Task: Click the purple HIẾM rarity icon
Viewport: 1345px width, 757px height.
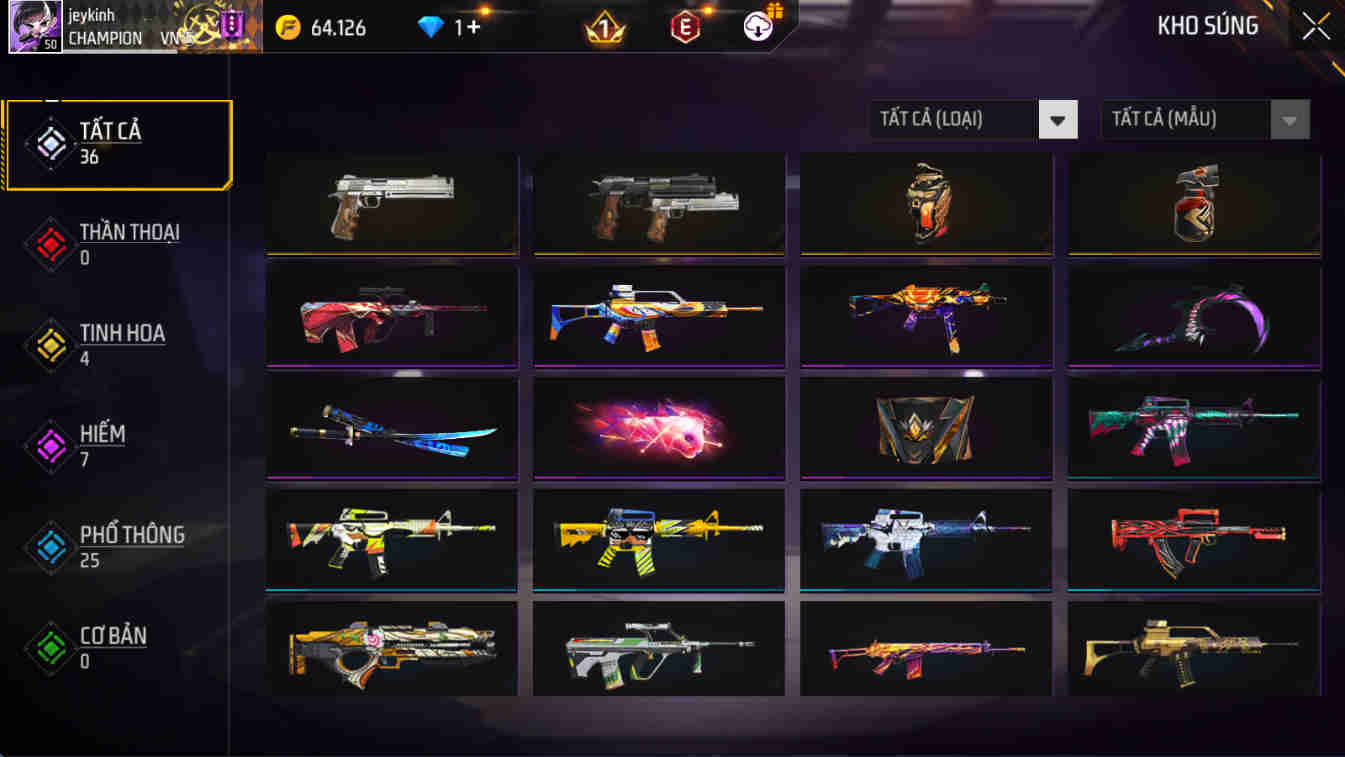Action: [x=49, y=445]
